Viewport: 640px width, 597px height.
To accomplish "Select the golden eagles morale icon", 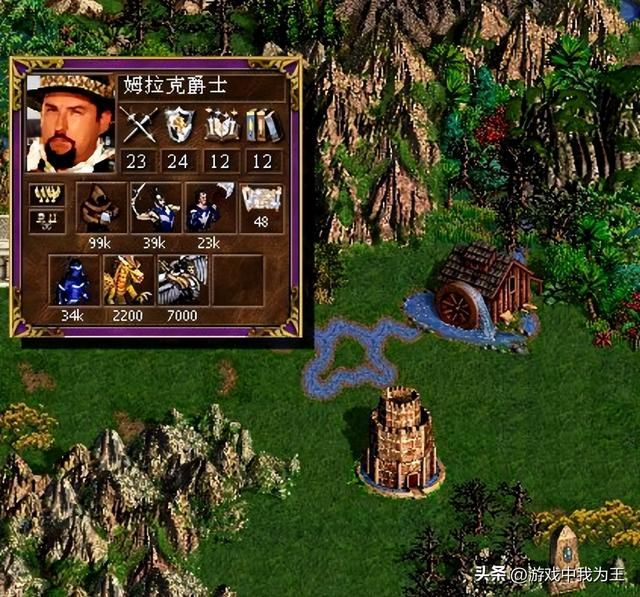I will (48, 195).
